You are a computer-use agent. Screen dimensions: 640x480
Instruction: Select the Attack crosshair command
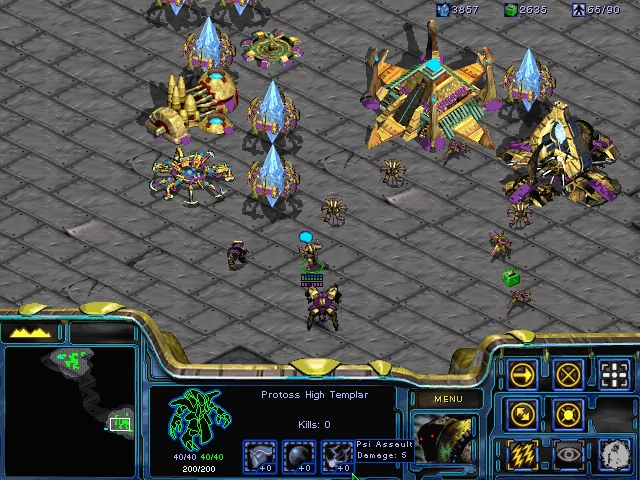(x=614, y=375)
